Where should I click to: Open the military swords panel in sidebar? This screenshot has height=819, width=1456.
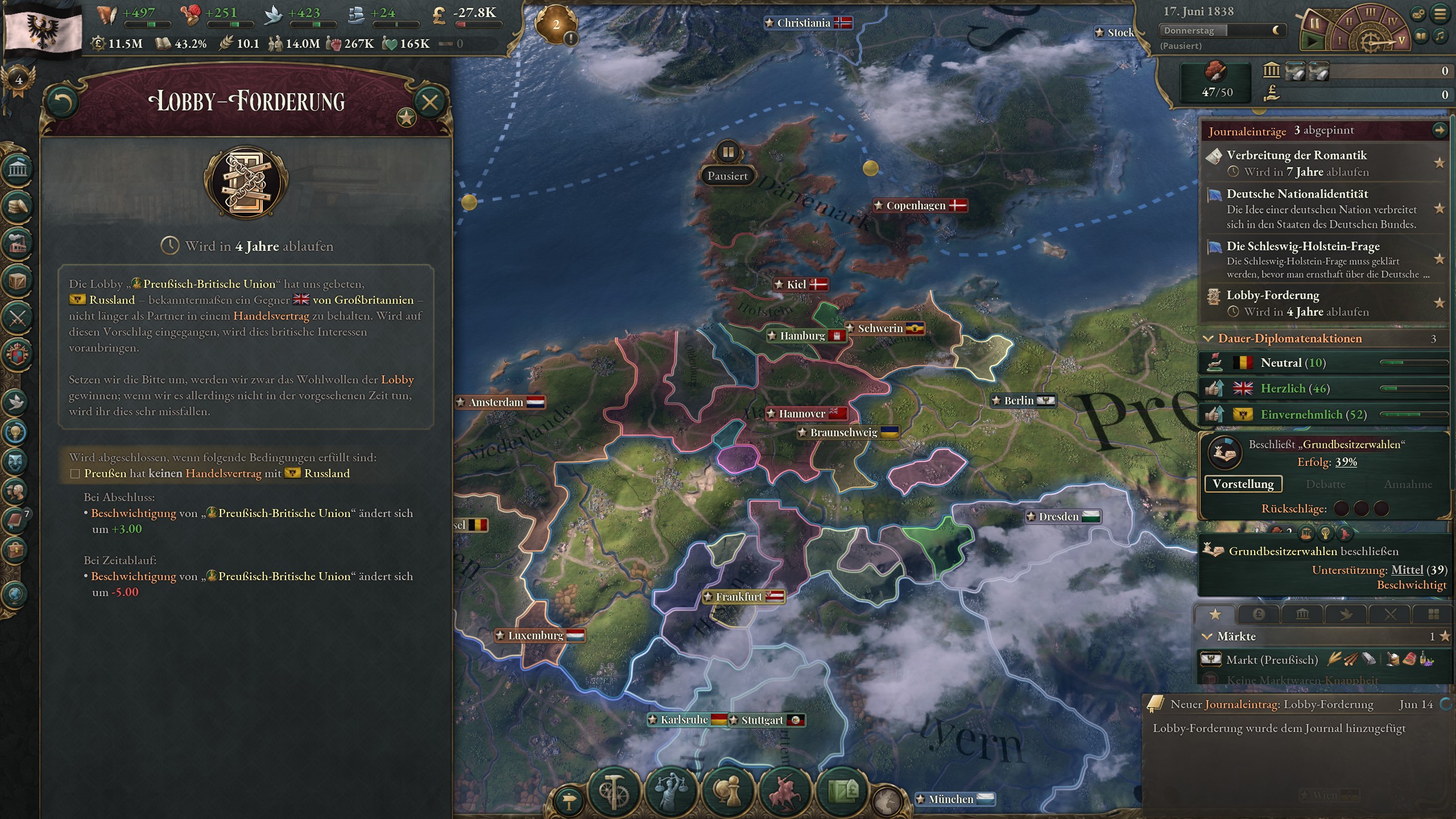click(x=19, y=318)
